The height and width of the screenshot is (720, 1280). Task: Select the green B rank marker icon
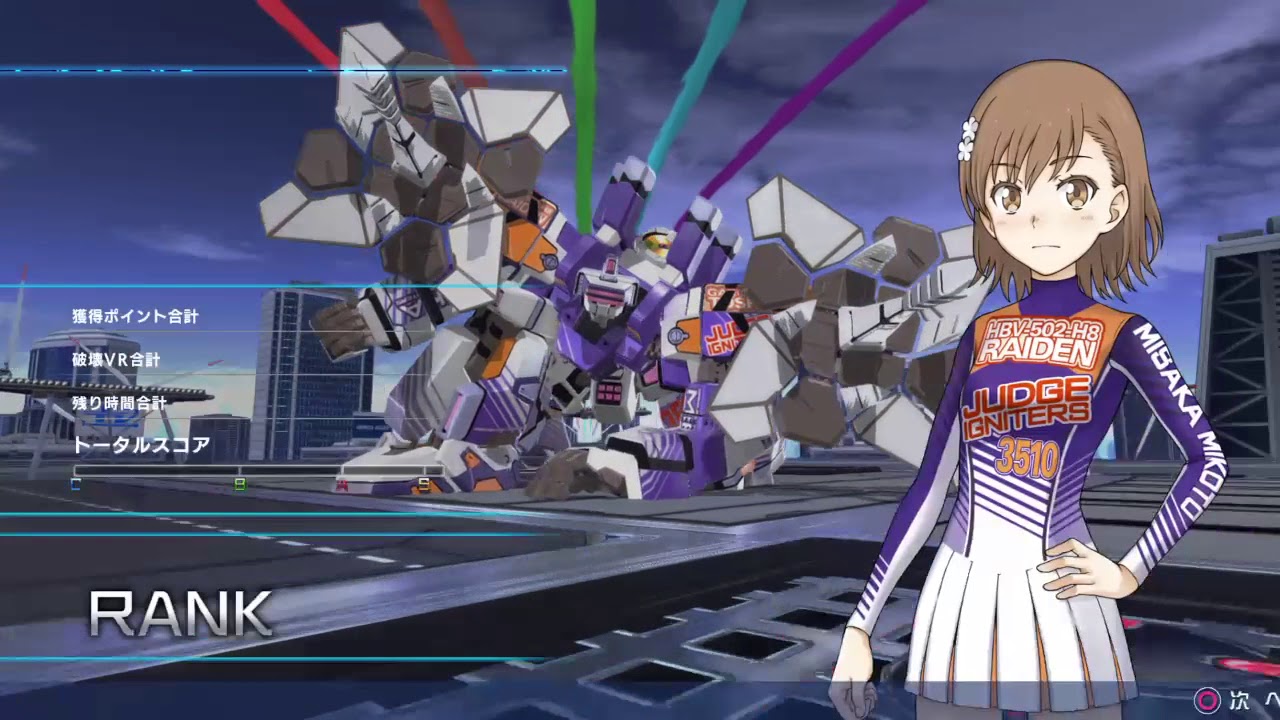point(239,485)
